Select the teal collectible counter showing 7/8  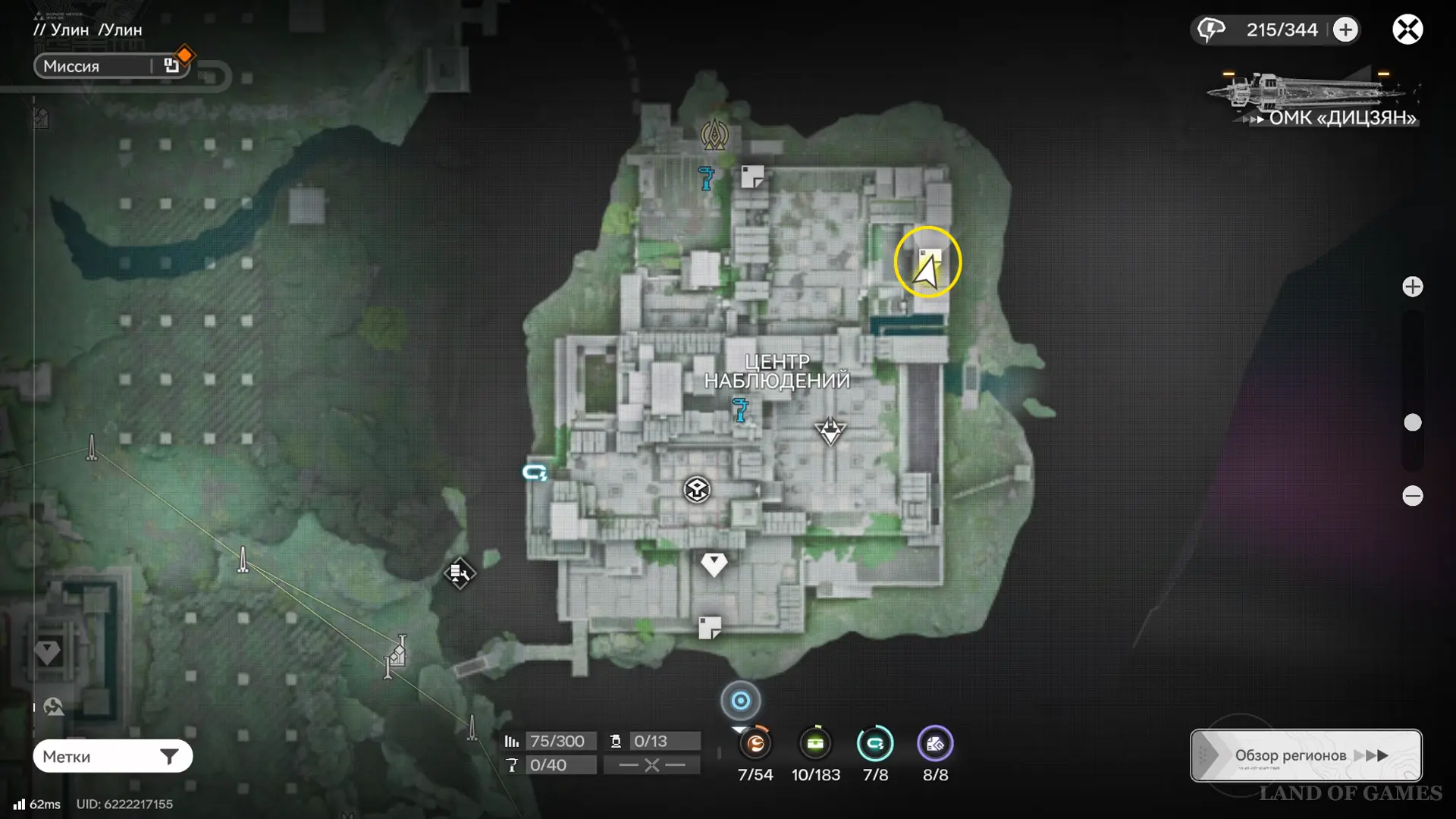875,744
